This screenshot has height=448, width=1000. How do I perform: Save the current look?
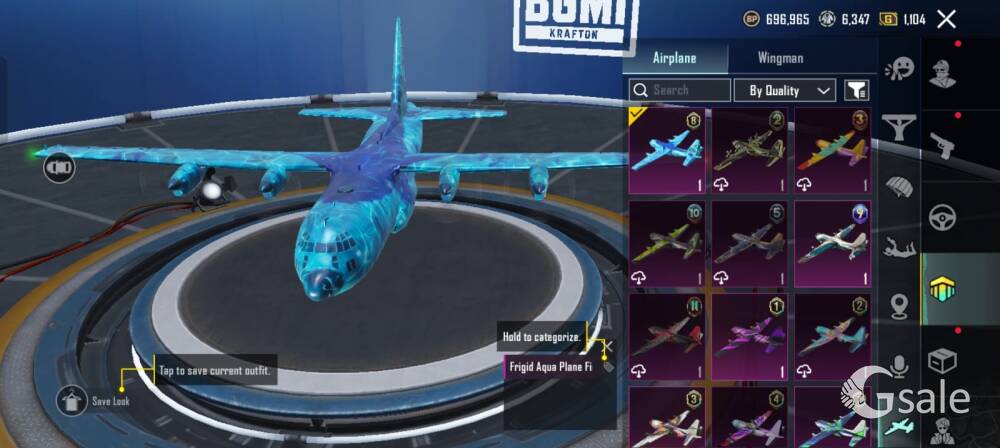pos(71,401)
